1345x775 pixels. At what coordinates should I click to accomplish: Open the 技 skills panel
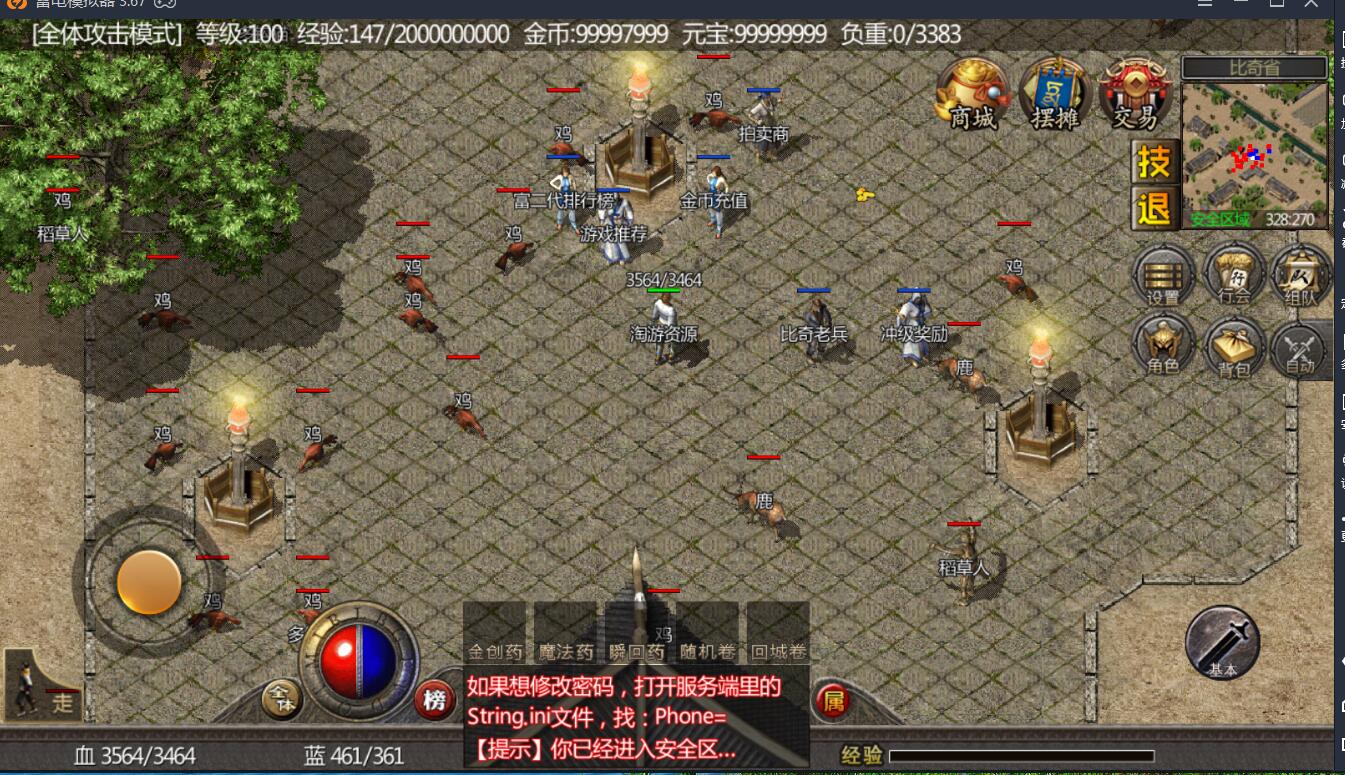coord(1153,162)
